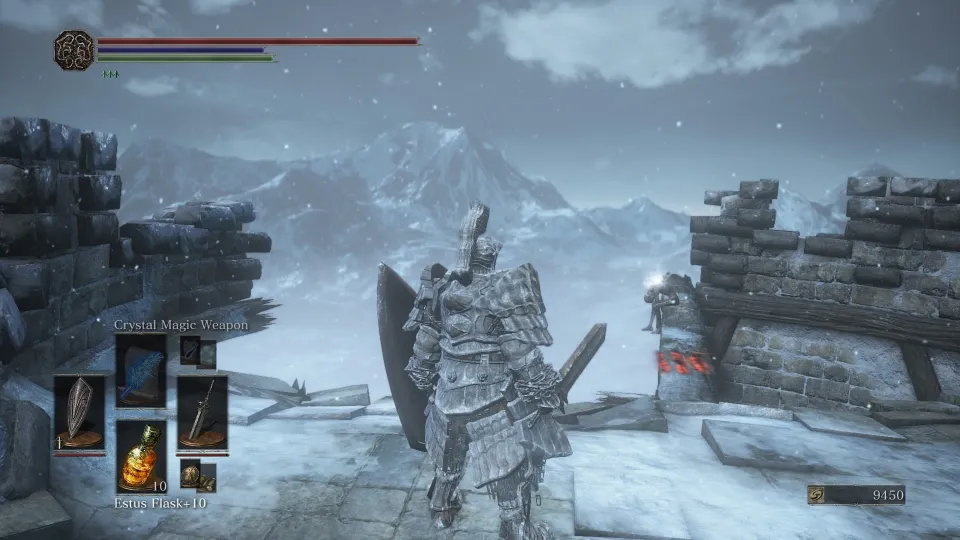The height and width of the screenshot is (540, 960).
Task: Select the right-hand greatsword equipment slot
Action: 202,413
